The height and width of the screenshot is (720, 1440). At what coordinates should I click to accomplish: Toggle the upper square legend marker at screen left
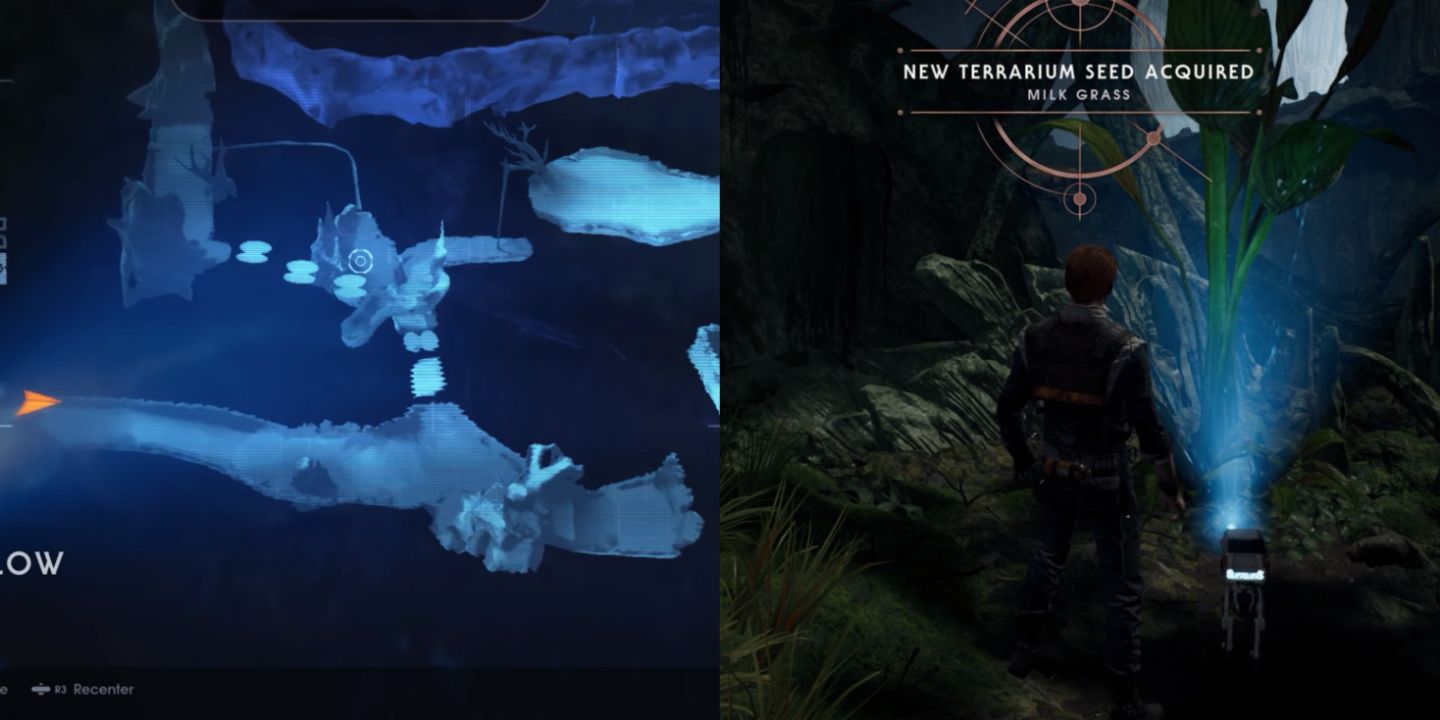4,222
